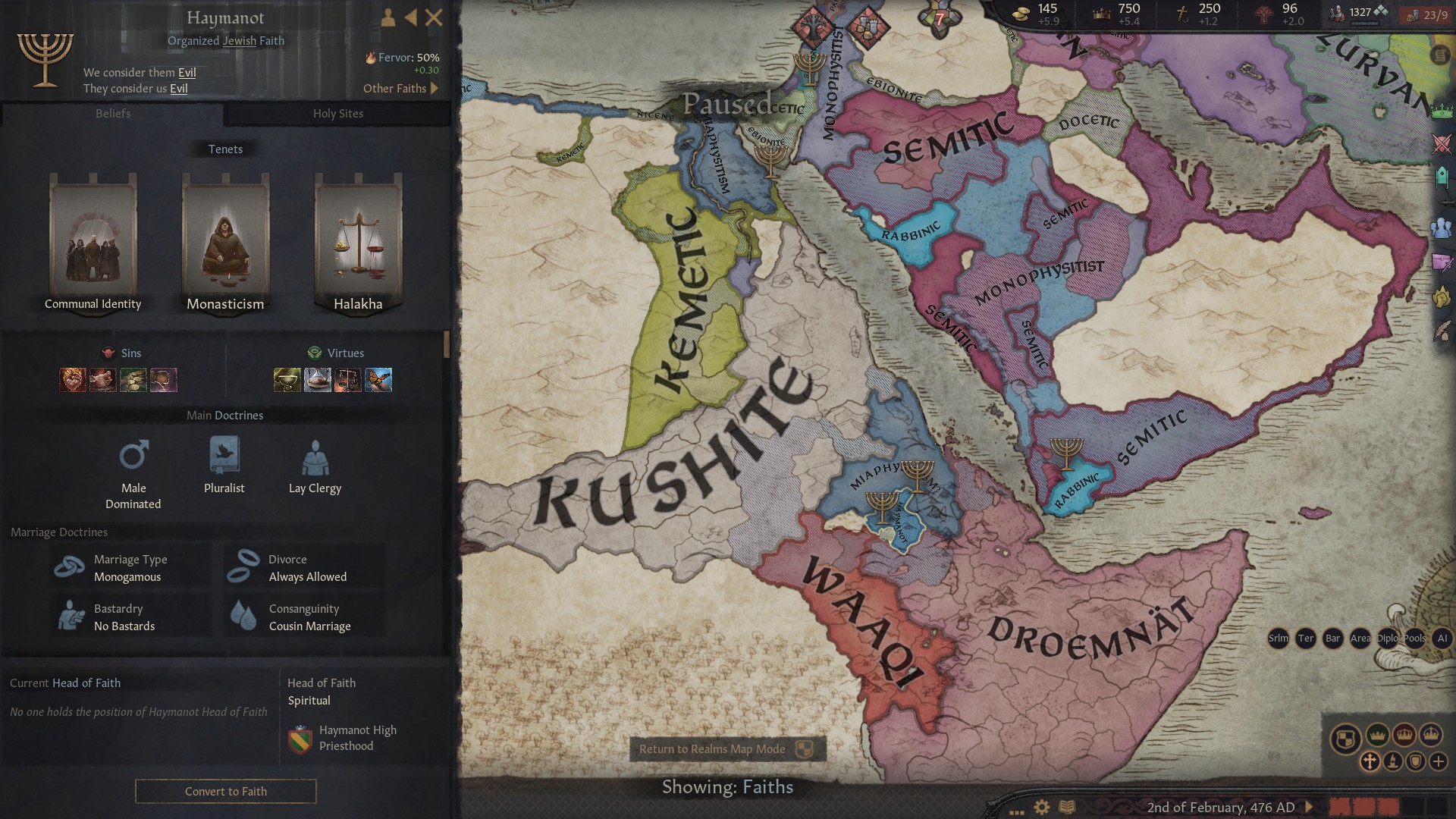Open the ellipsis menu in the bottom bar
The width and height of the screenshot is (1456, 819).
(1015, 811)
